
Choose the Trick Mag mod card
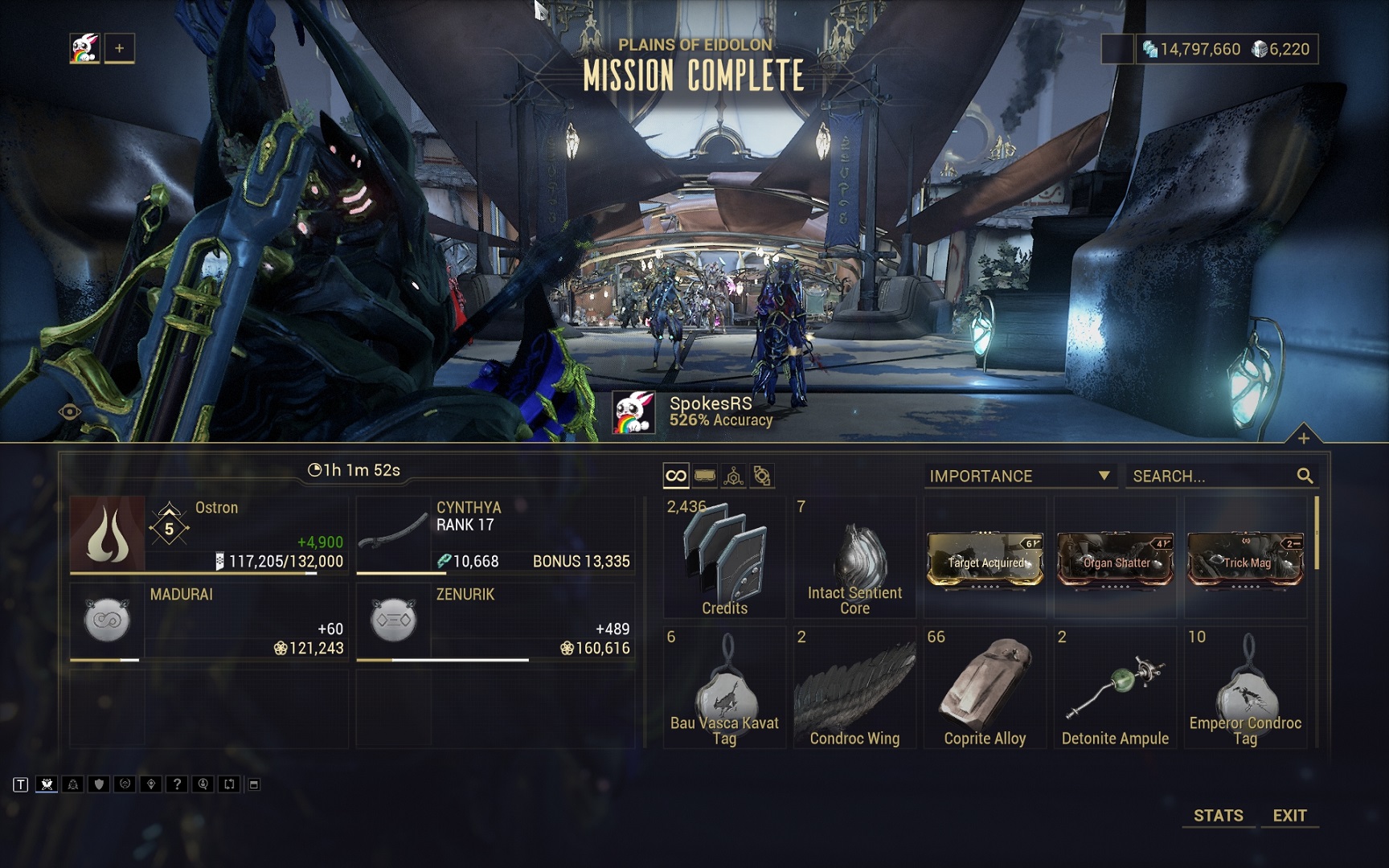coord(1245,558)
